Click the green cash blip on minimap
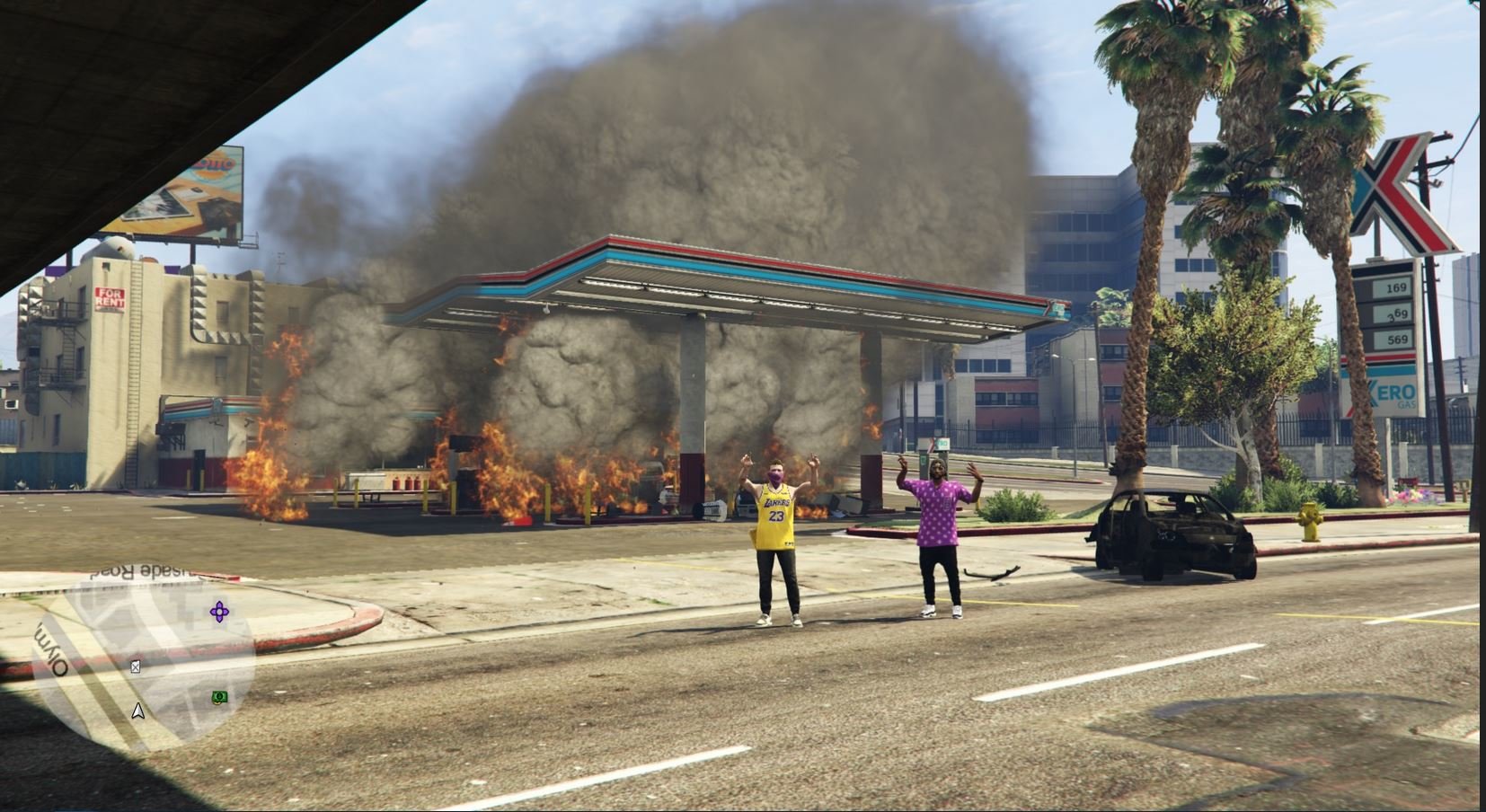Image resolution: width=1486 pixels, height=812 pixels. click(x=219, y=697)
